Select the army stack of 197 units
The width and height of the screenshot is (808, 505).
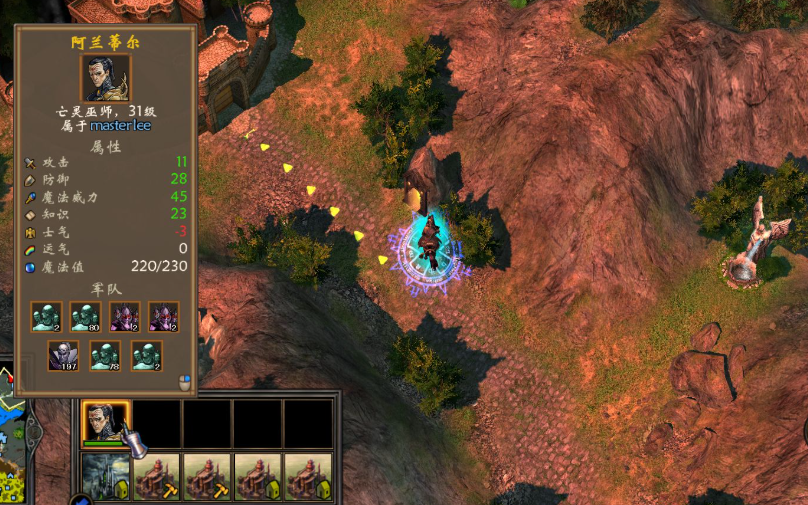64,356
